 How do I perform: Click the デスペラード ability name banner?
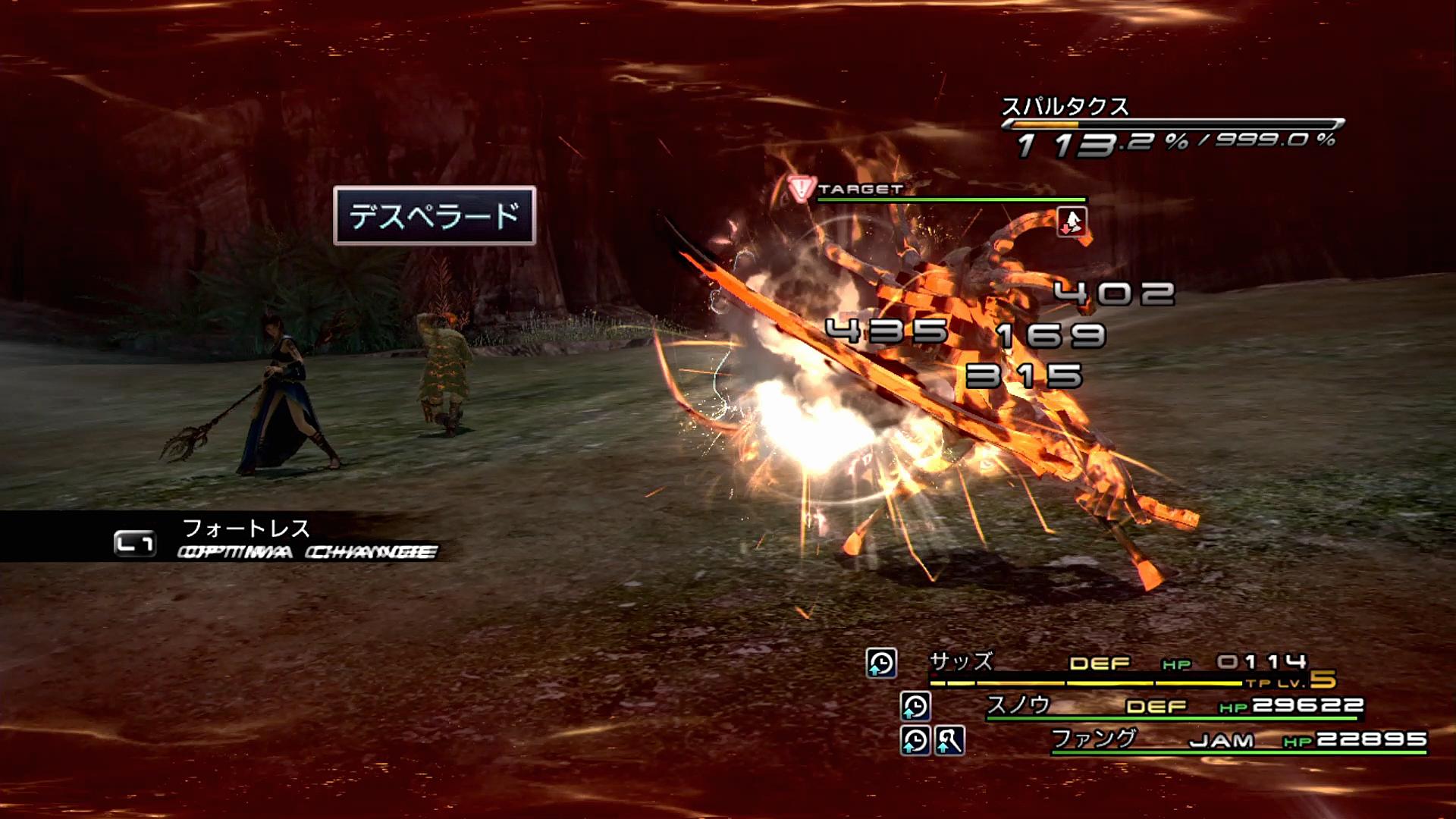point(435,216)
